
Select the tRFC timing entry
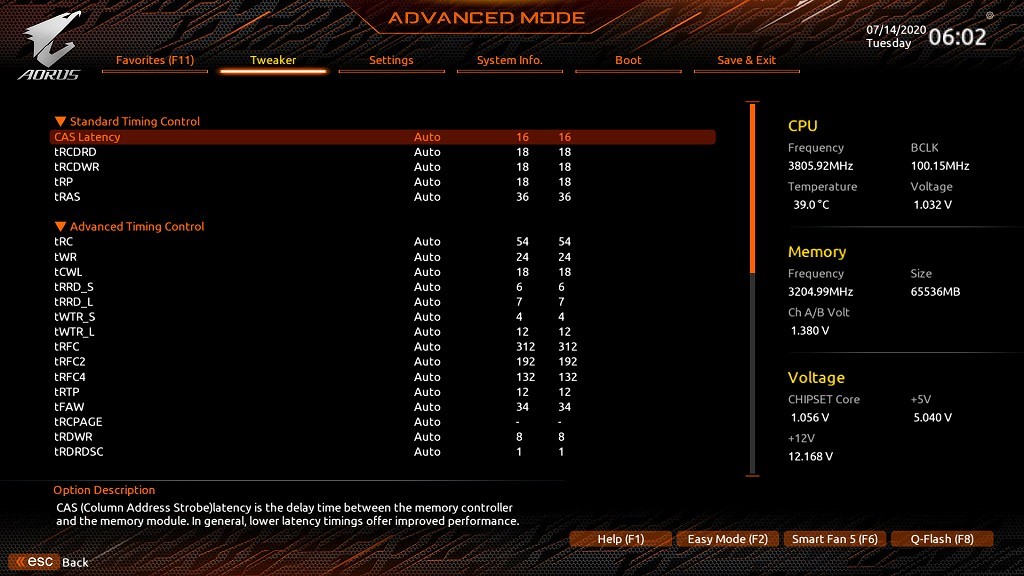pyautogui.click(x=67, y=347)
